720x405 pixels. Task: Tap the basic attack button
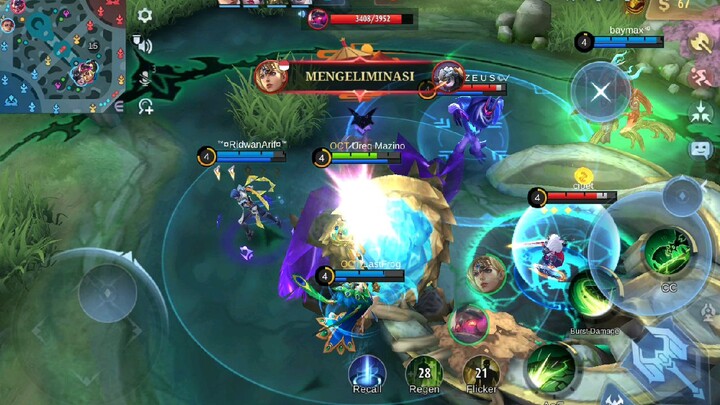665,355
